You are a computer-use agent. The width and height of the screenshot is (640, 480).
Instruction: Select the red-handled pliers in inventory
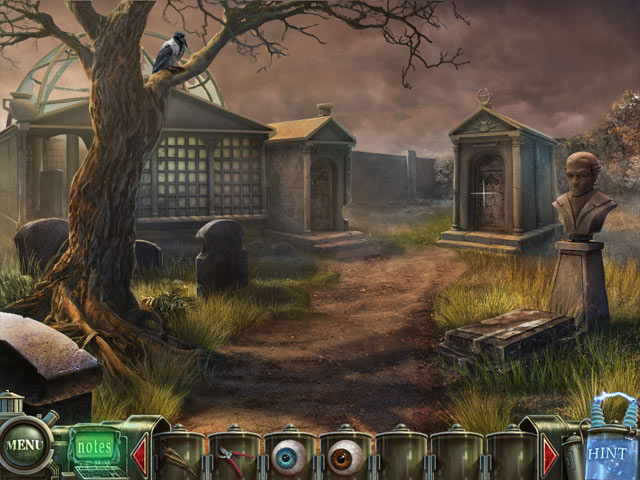(234, 458)
